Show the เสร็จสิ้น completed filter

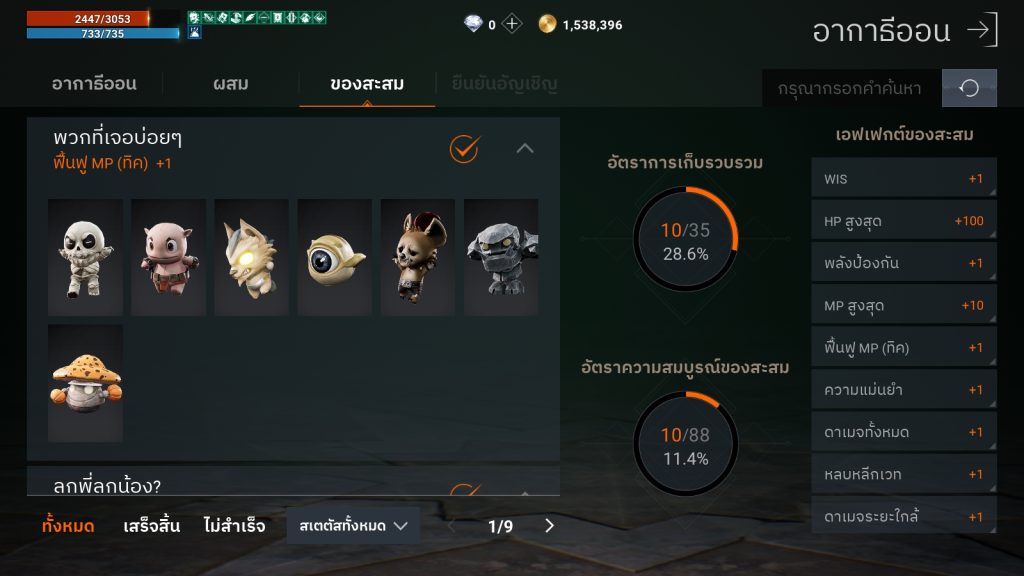tap(151, 525)
